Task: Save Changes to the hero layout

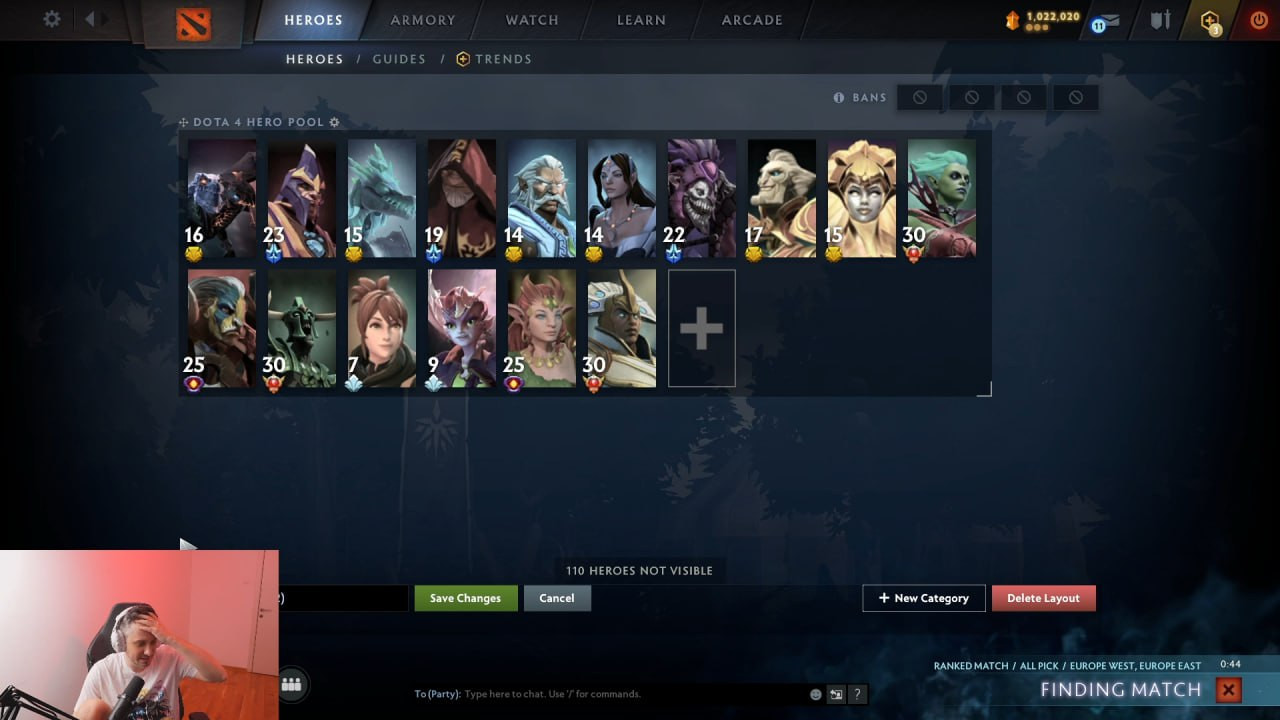Action: coord(465,598)
